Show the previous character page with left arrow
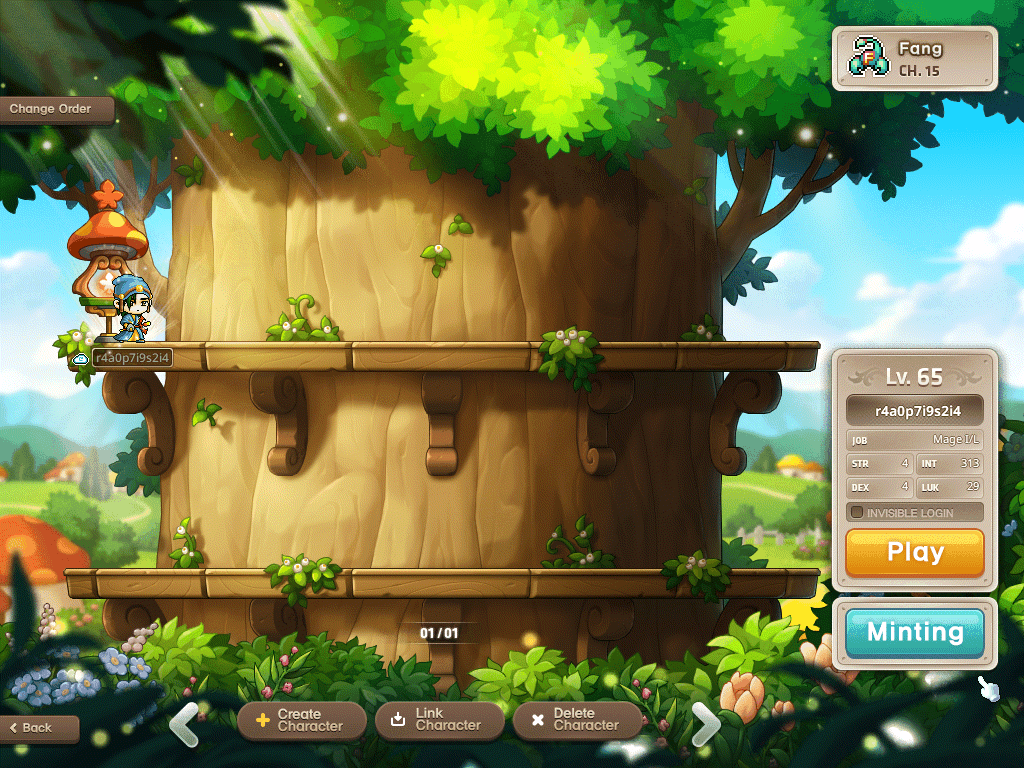1024x768 pixels. coord(184,724)
